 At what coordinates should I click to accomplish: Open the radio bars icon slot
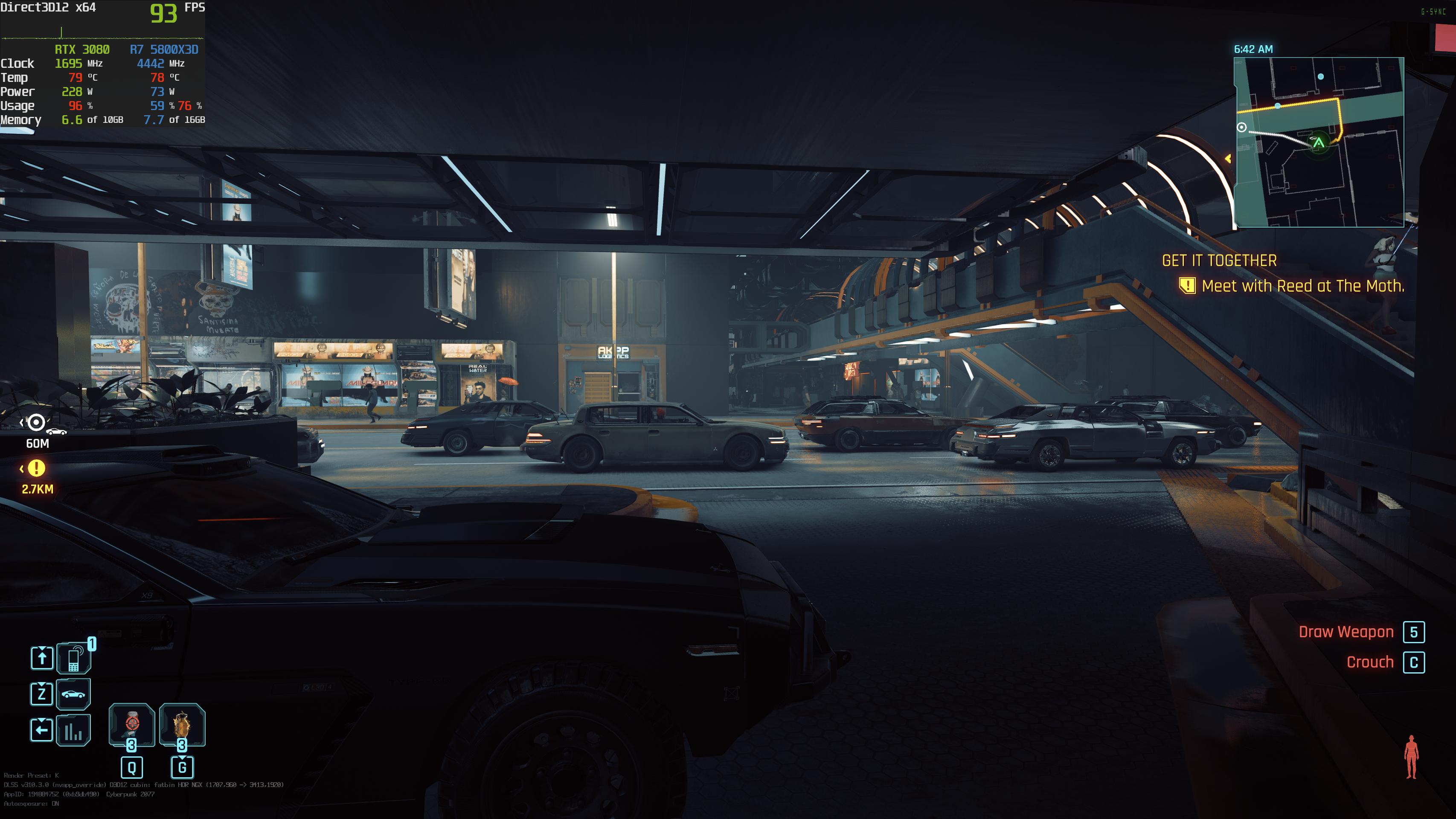pos(73,730)
